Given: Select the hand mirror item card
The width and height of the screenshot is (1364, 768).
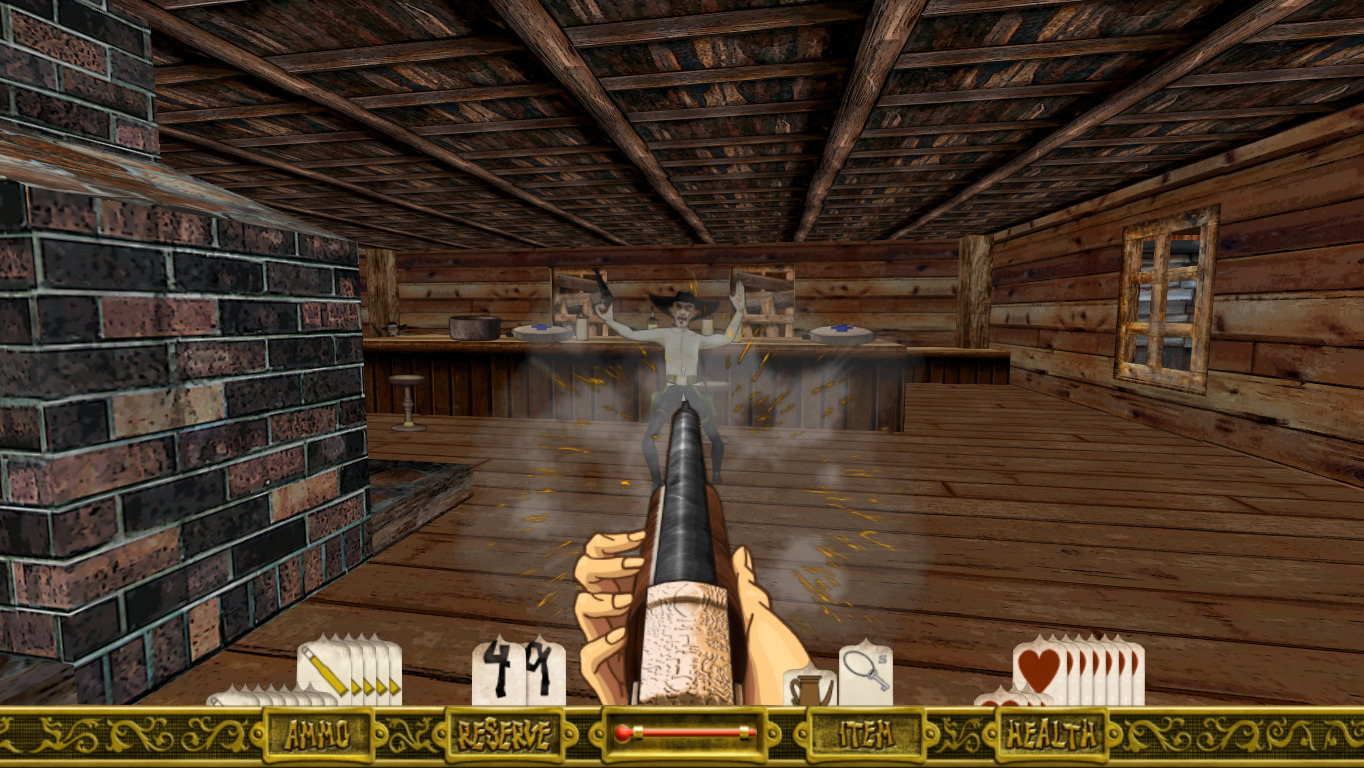Looking at the screenshot, I should click(865, 671).
